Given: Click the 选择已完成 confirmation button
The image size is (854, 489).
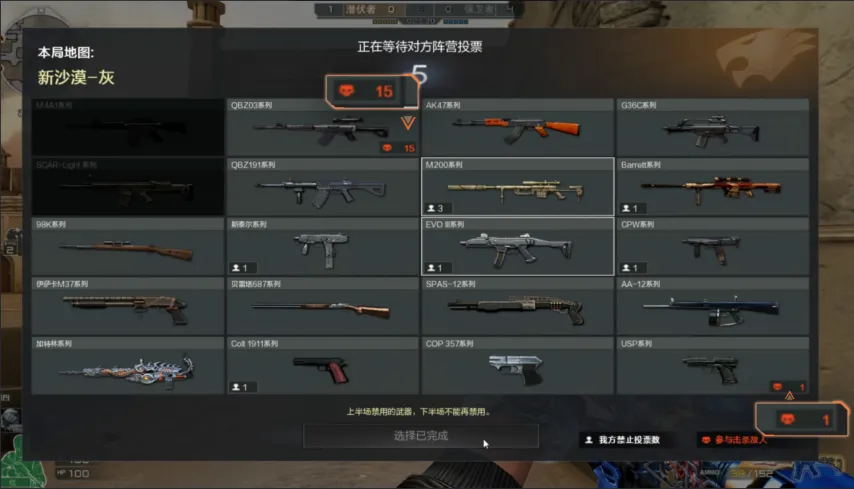Looking at the screenshot, I should (x=420, y=436).
